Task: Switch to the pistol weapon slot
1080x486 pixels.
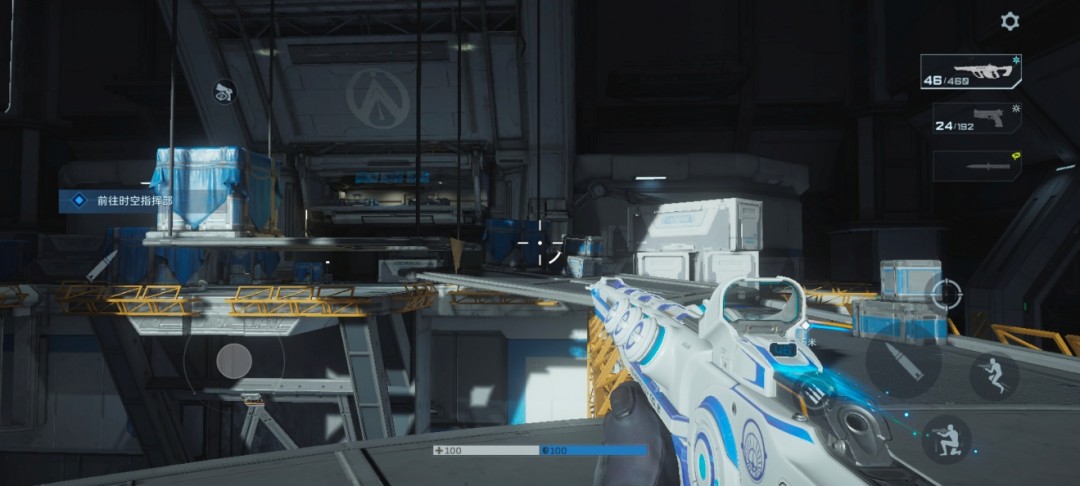Action: tap(977, 119)
